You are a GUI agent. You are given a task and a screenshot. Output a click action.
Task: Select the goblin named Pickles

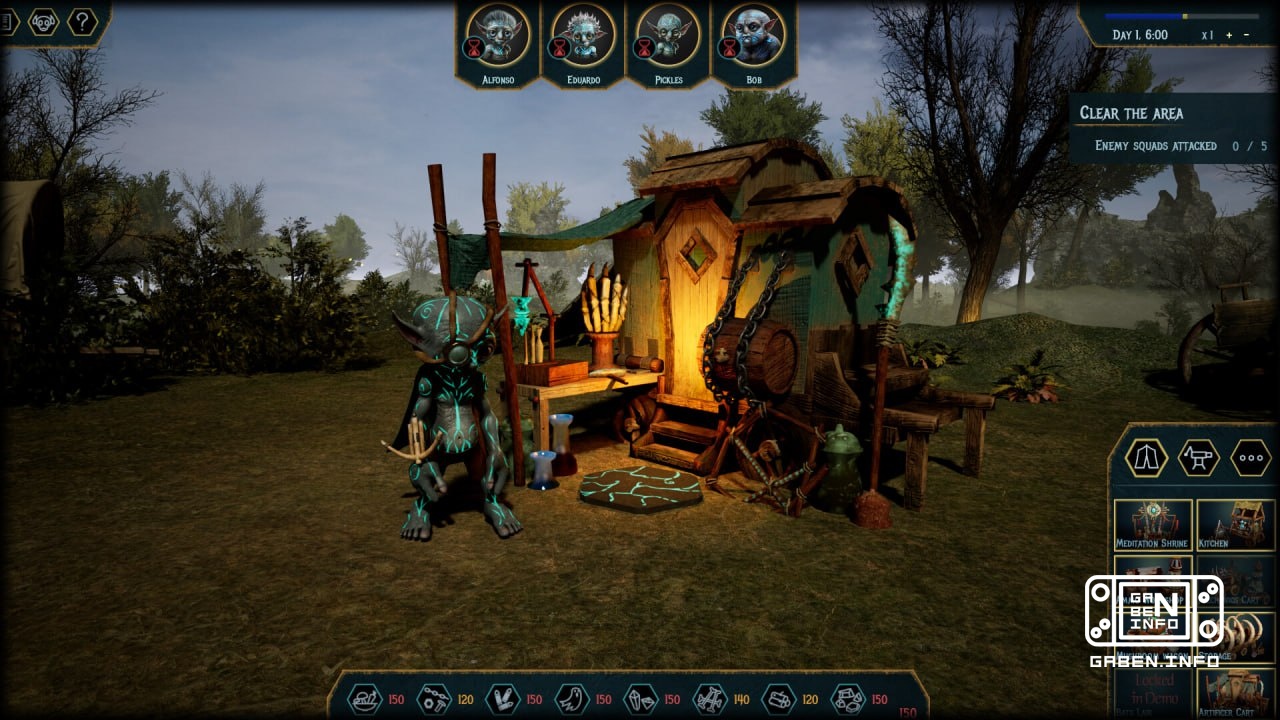[x=669, y=35]
